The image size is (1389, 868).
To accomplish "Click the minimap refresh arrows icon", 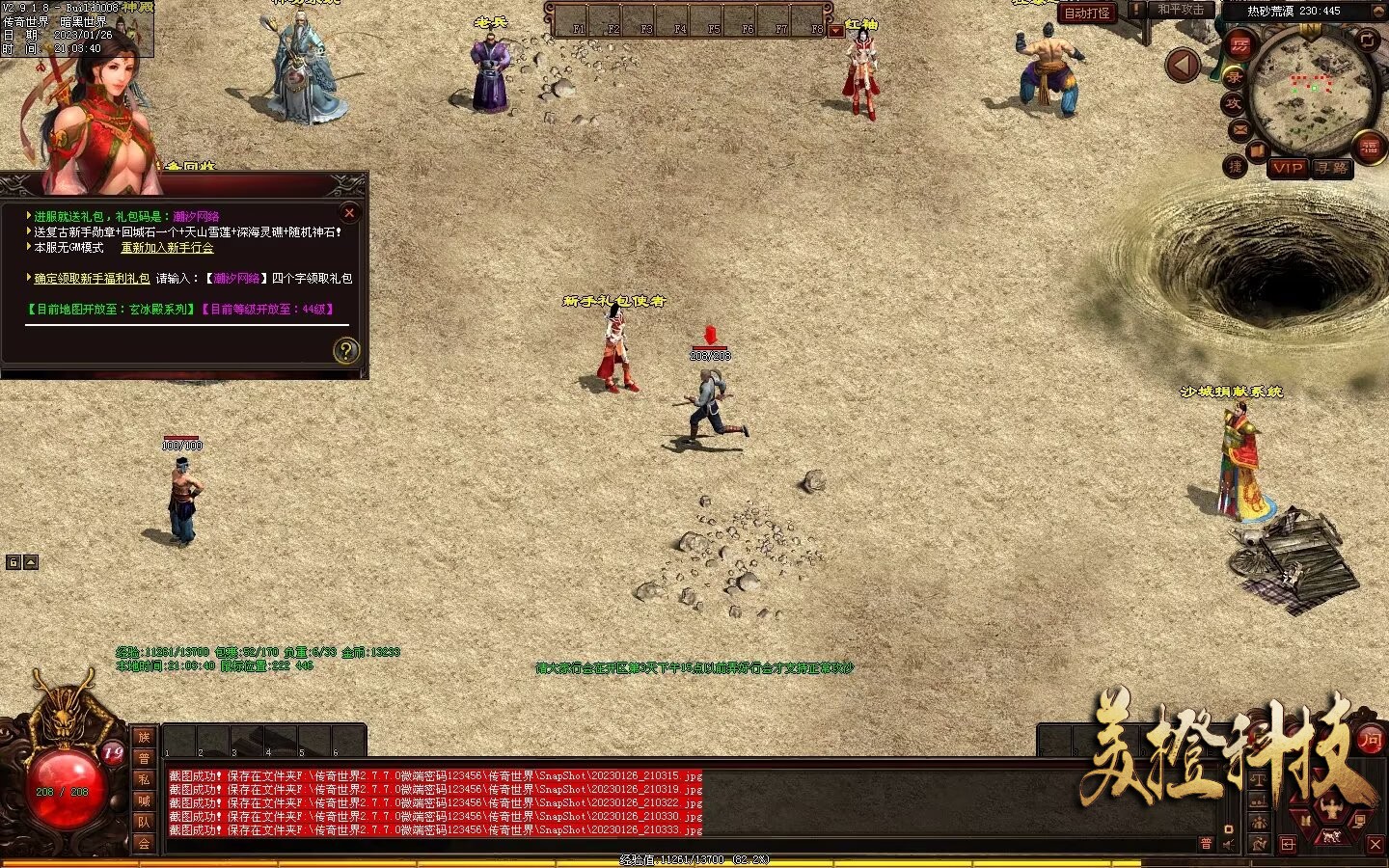I will click(1369, 40).
